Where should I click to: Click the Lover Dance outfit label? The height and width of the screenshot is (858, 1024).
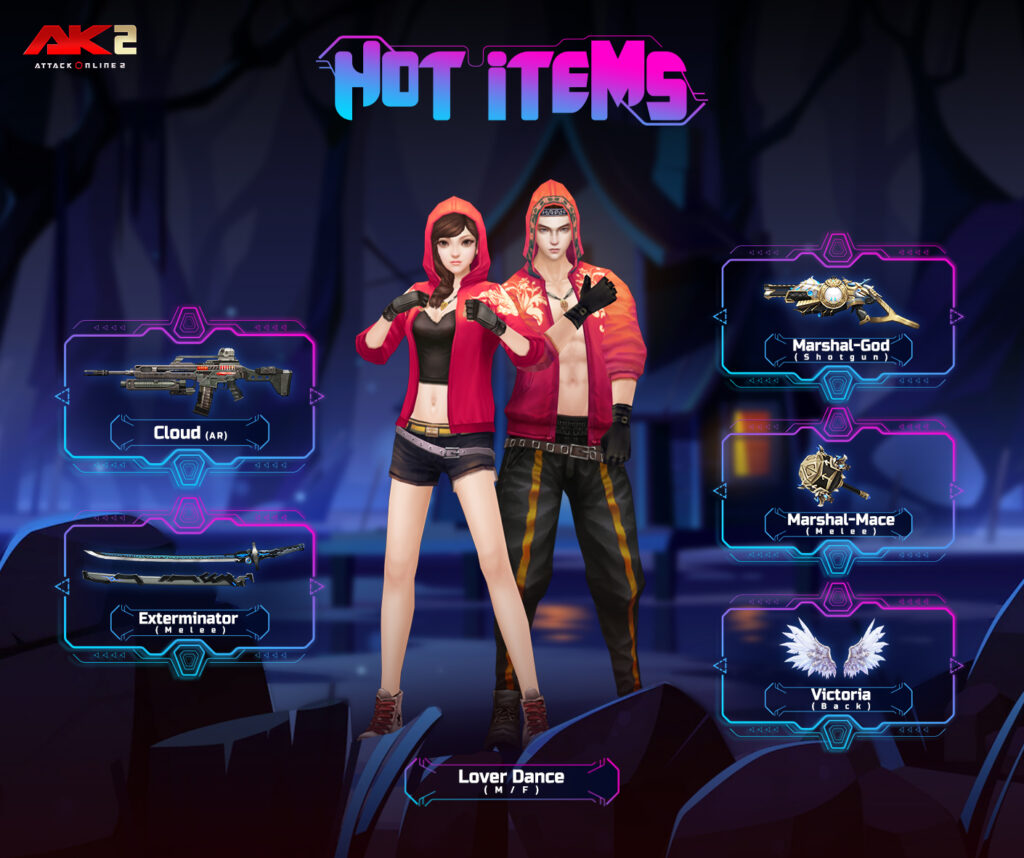coord(511,780)
